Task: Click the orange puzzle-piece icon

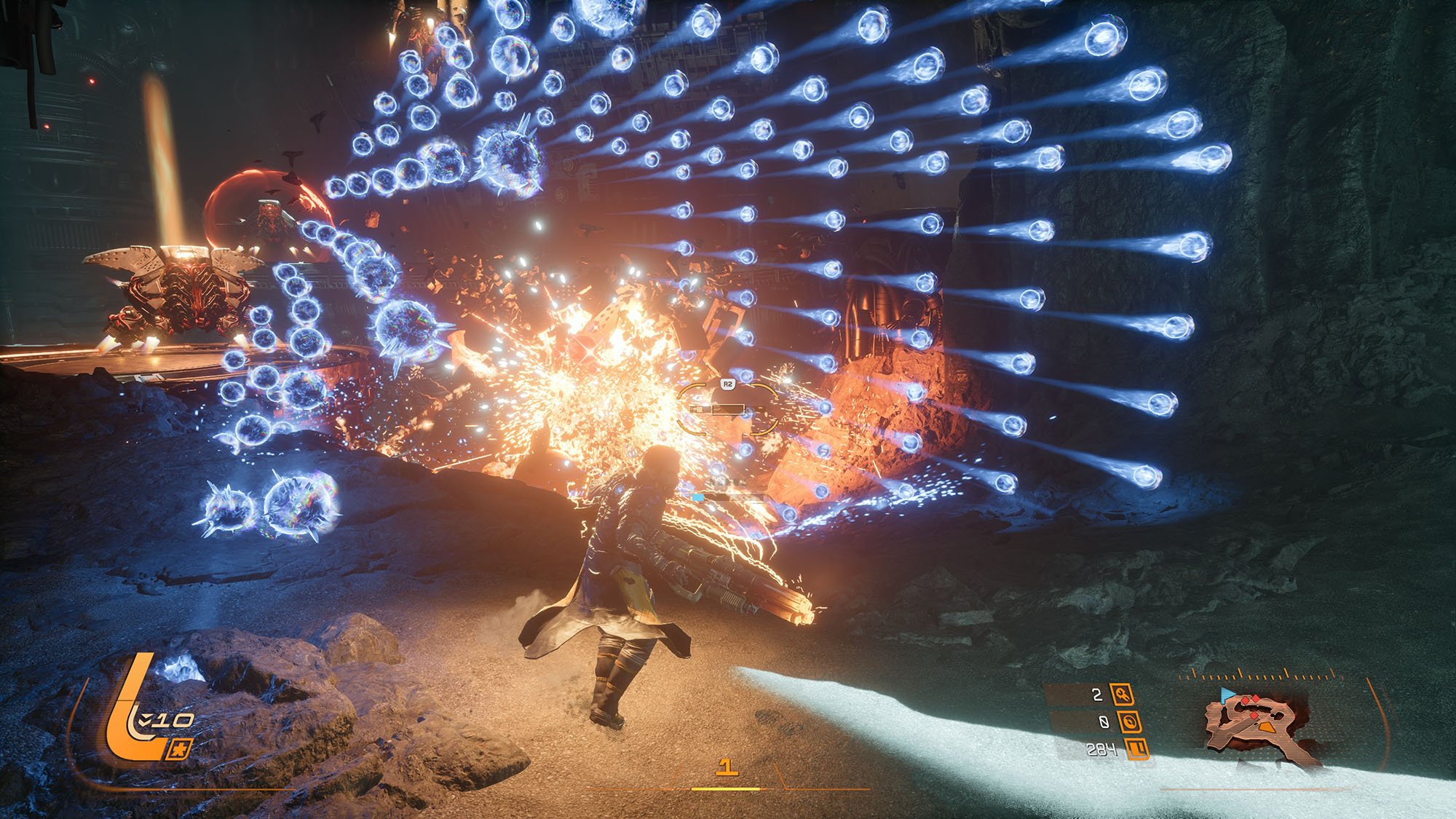Action: (178, 749)
